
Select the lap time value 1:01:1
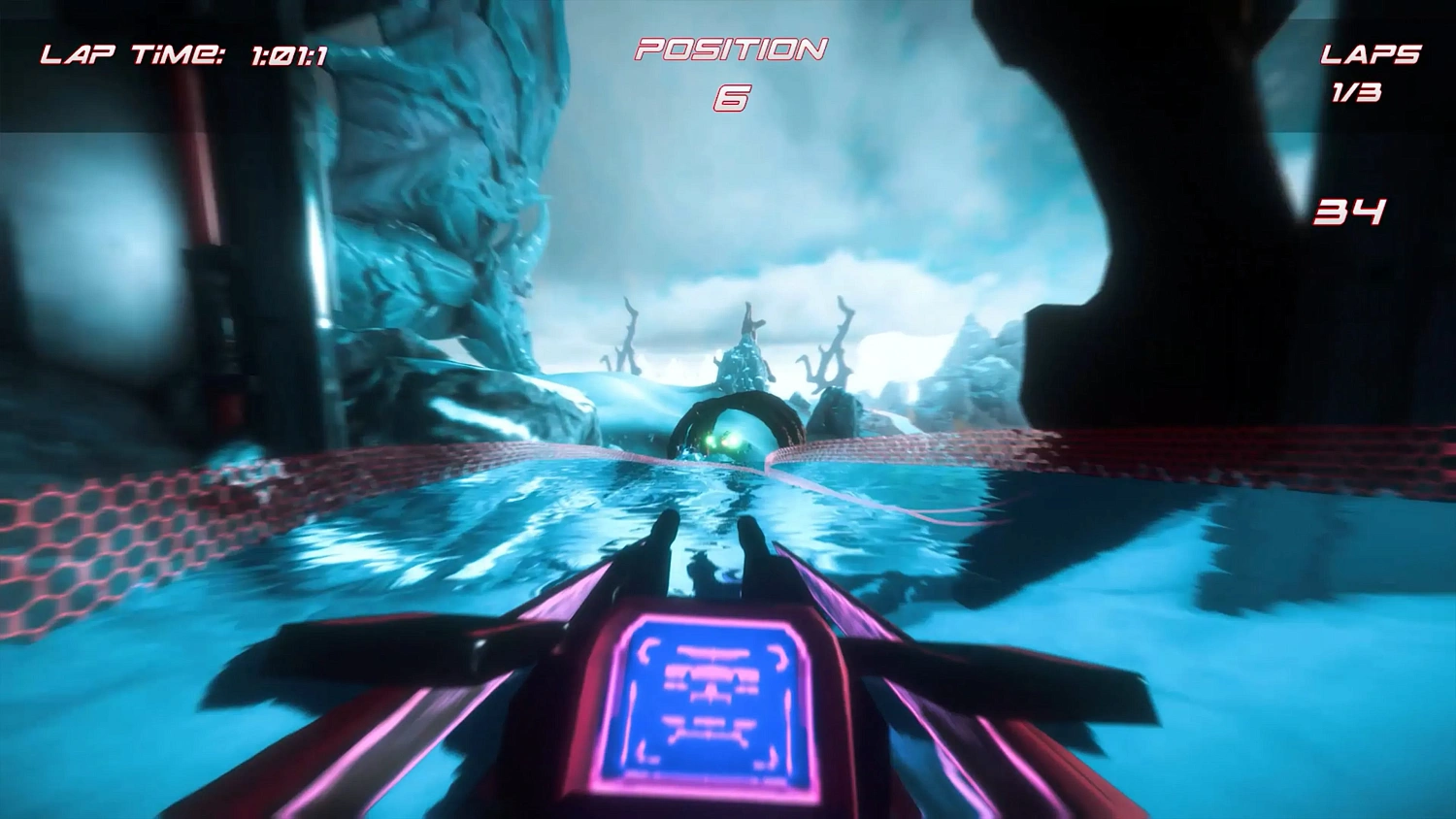pyautogui.click(x=286, y=53)
